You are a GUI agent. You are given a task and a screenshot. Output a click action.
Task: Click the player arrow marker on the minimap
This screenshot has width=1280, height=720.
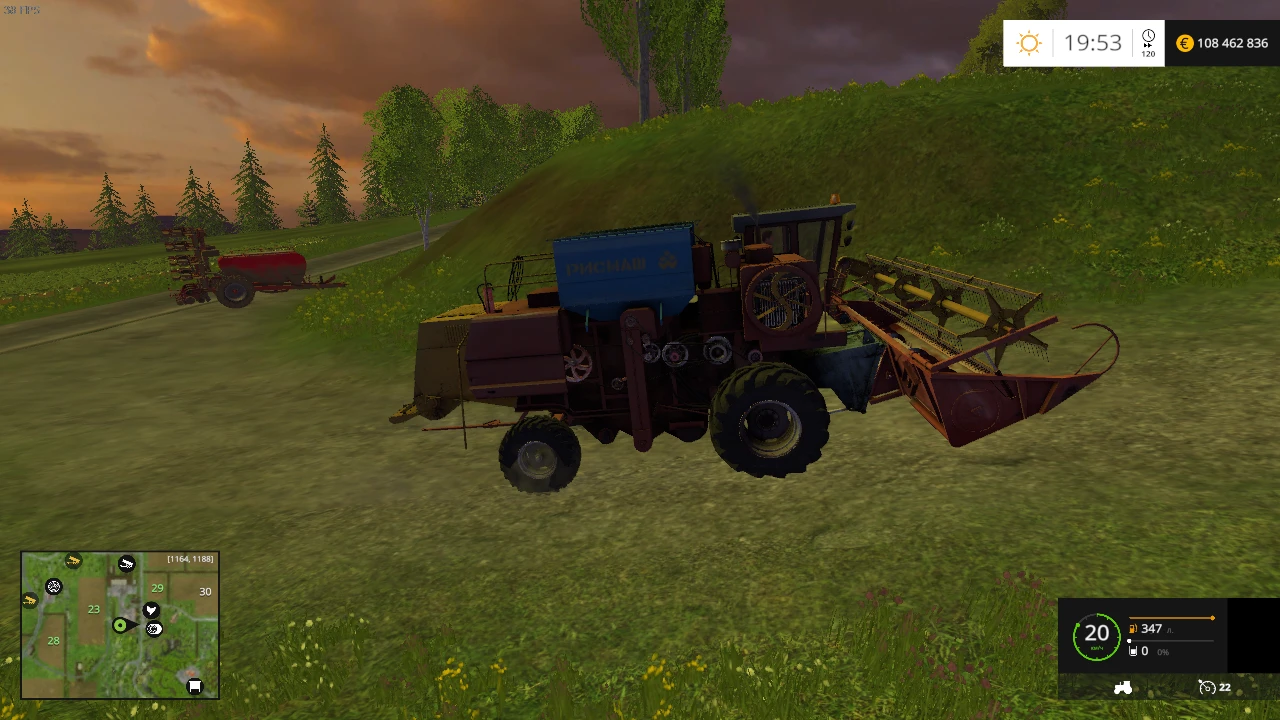tap(120, 625)
